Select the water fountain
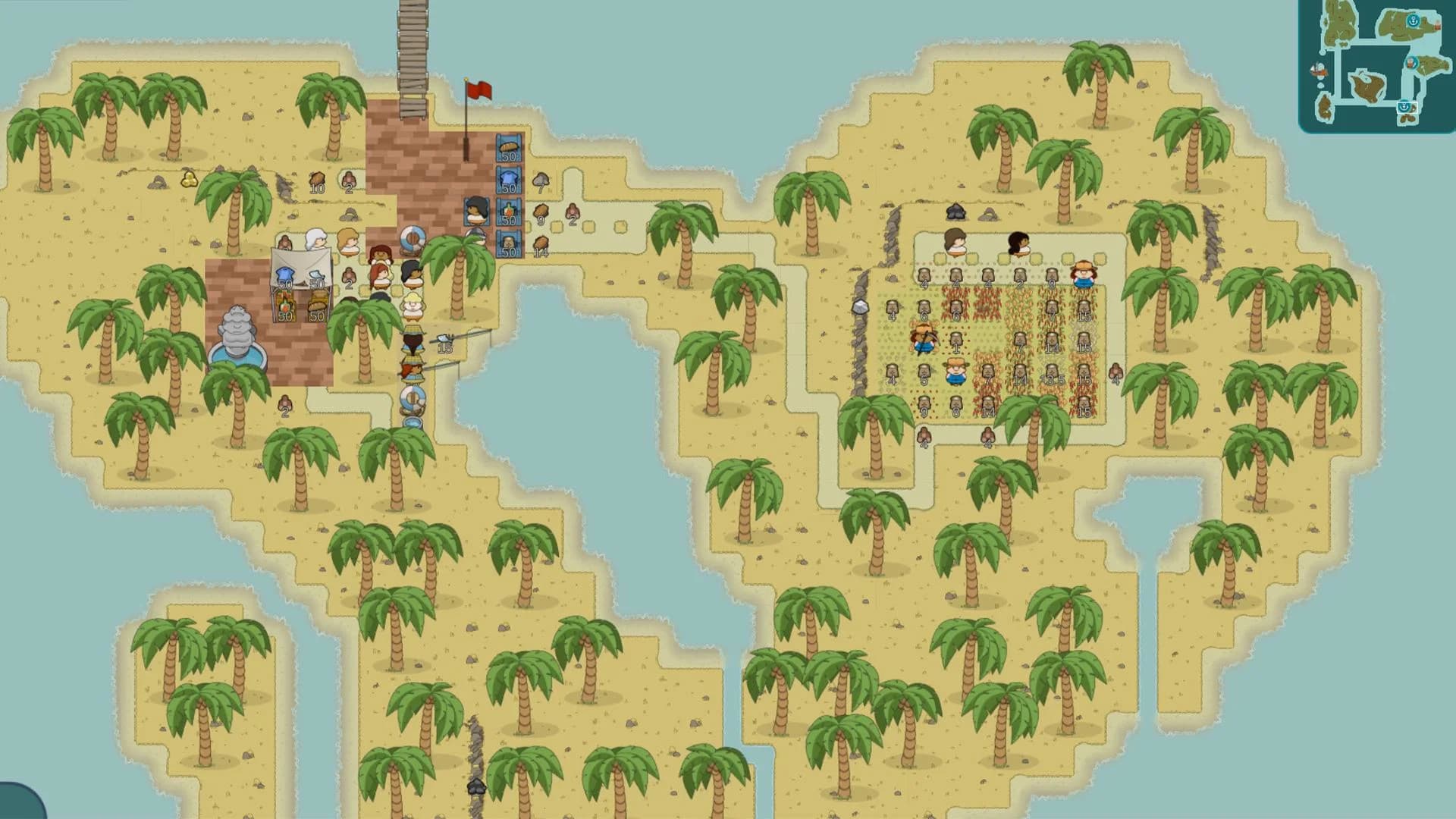1456x819 pixels. (239, 334)
